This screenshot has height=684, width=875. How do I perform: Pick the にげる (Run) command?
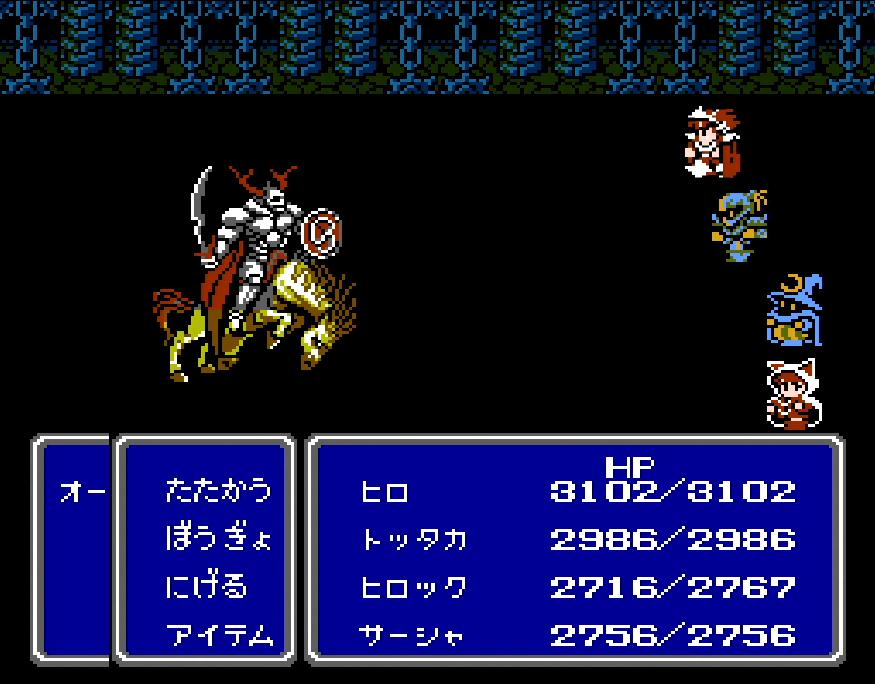pyautogui.click(x=206, y=586)
